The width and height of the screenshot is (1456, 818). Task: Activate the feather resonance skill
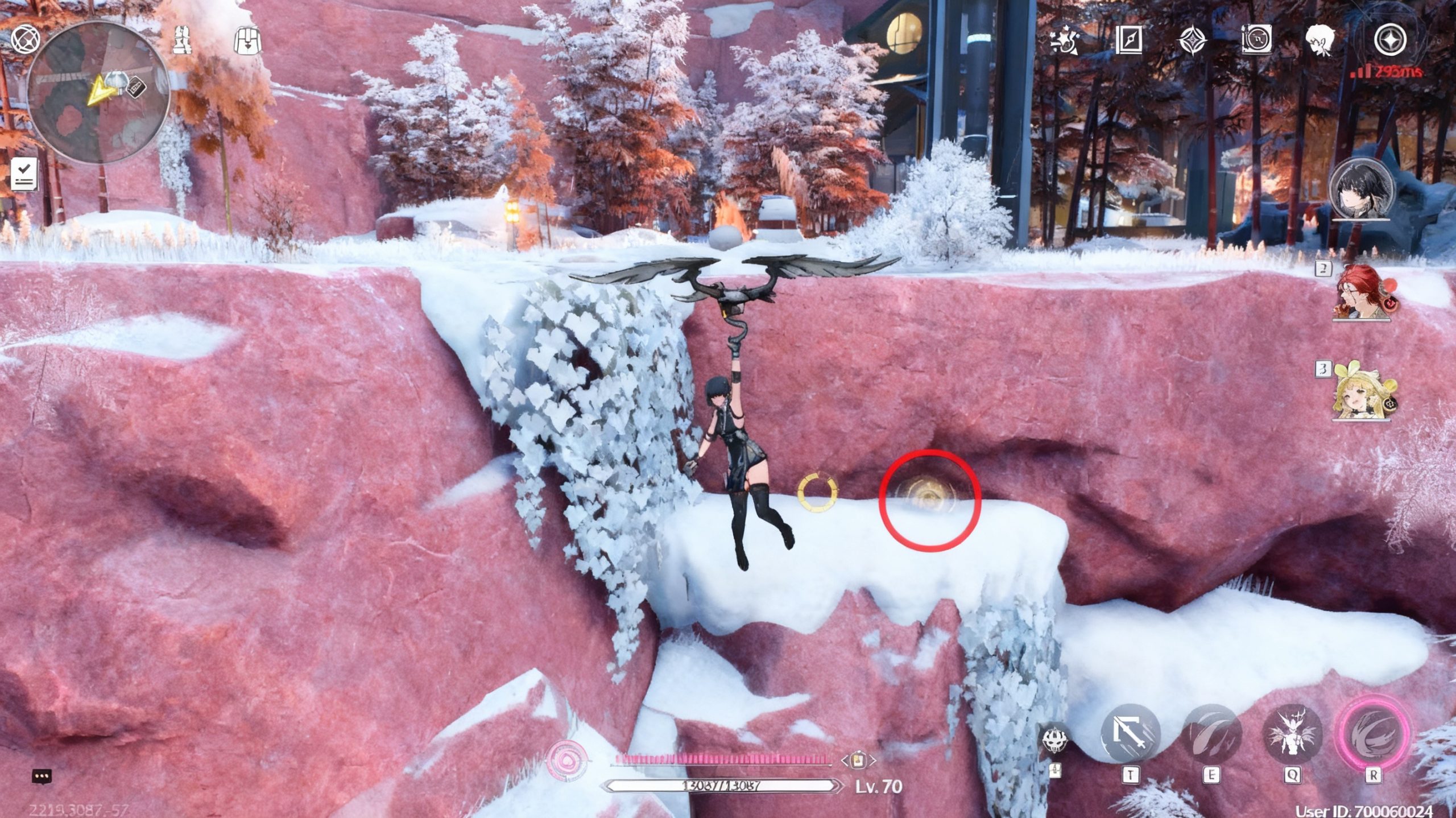(1211, 735)
